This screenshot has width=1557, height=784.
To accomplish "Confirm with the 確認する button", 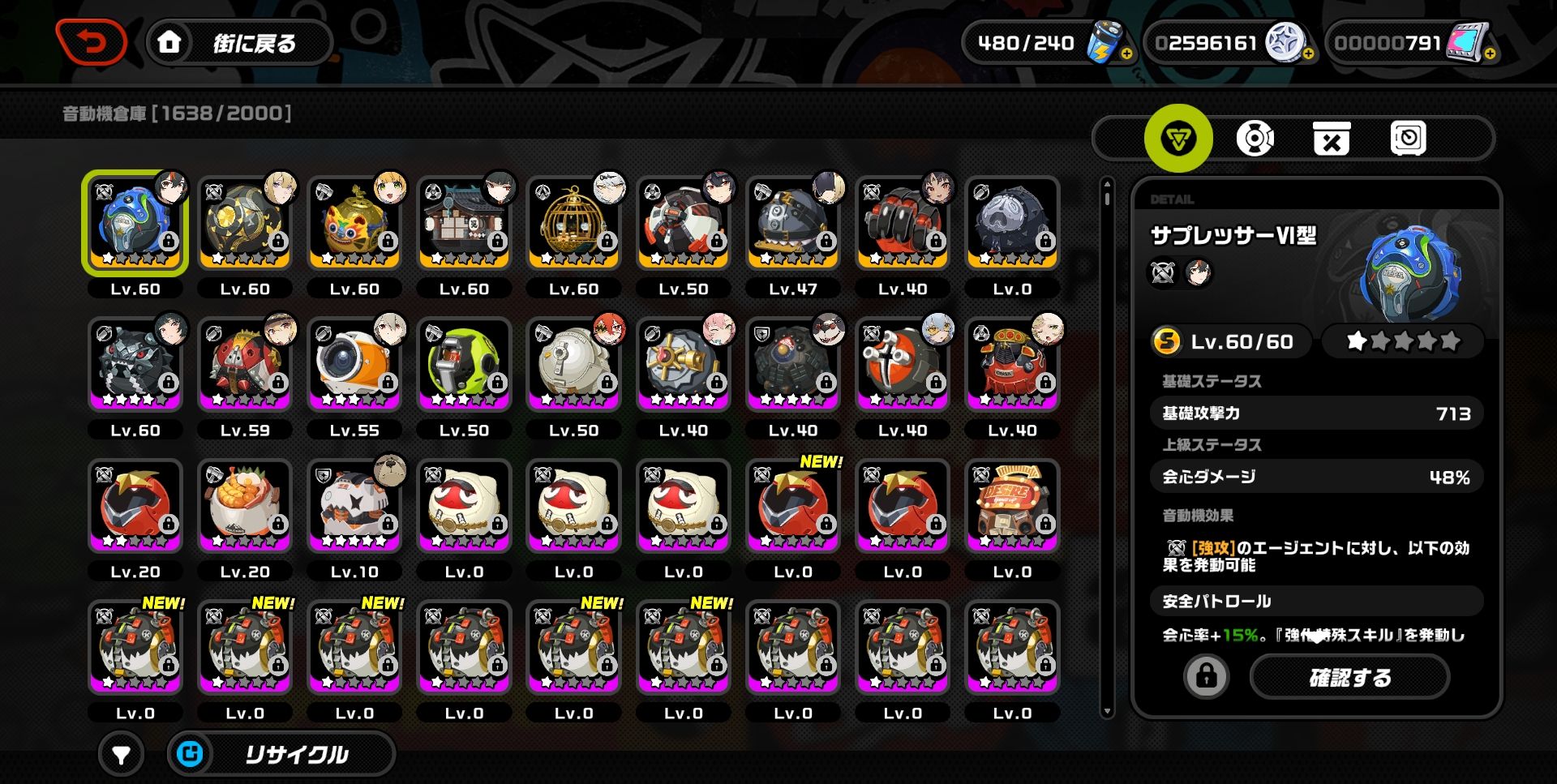I will [x=1349, y=677].
